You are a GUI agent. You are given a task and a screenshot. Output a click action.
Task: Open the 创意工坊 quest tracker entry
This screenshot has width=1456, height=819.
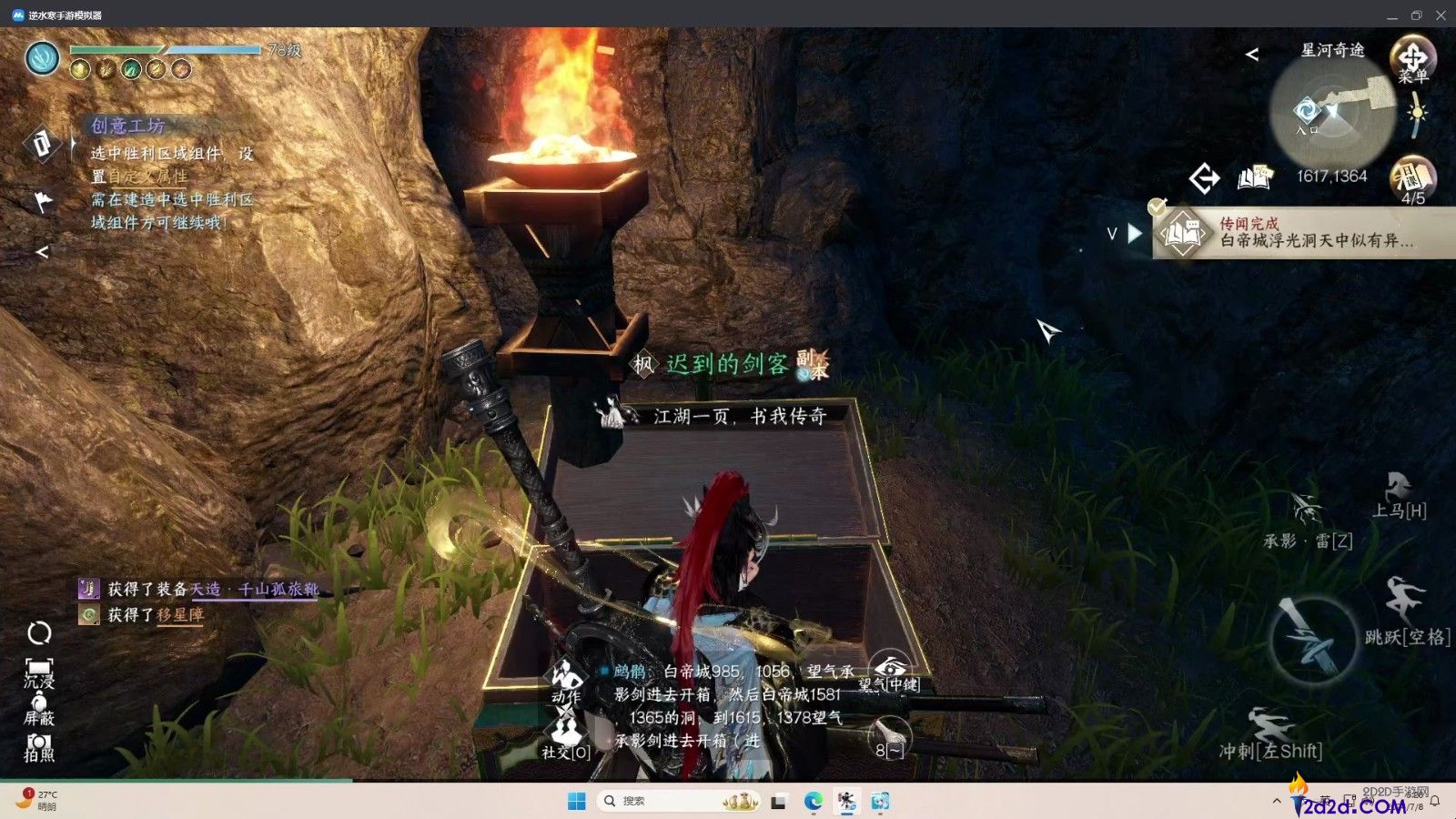coord(127,126)
